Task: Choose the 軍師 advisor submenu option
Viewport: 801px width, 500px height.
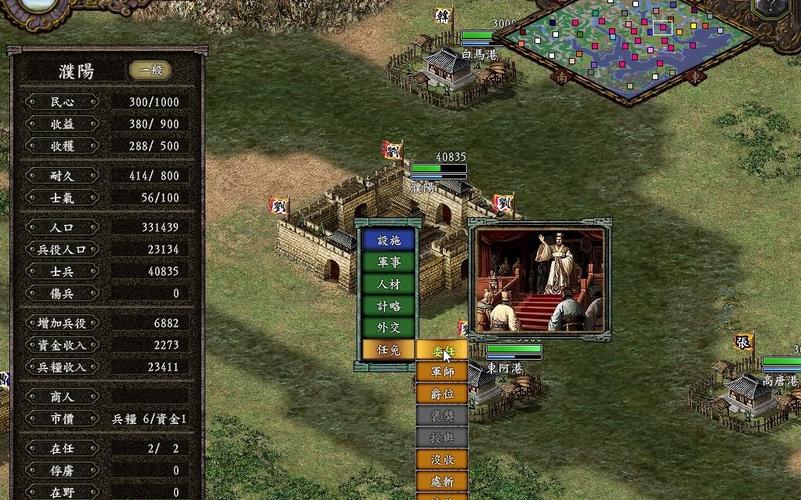Action: point(441,372)
